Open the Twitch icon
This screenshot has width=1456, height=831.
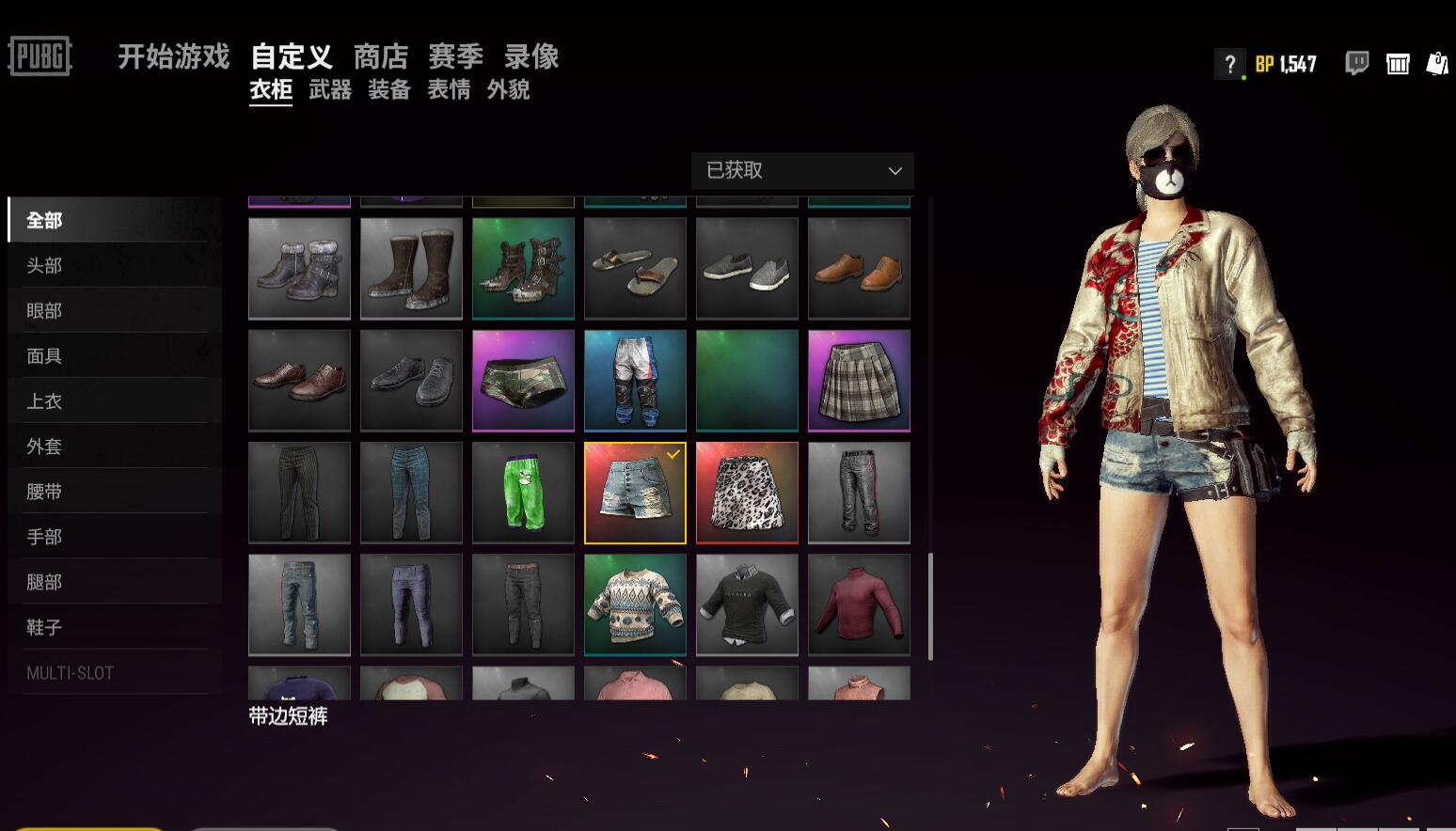click(x=1354, y=63)
